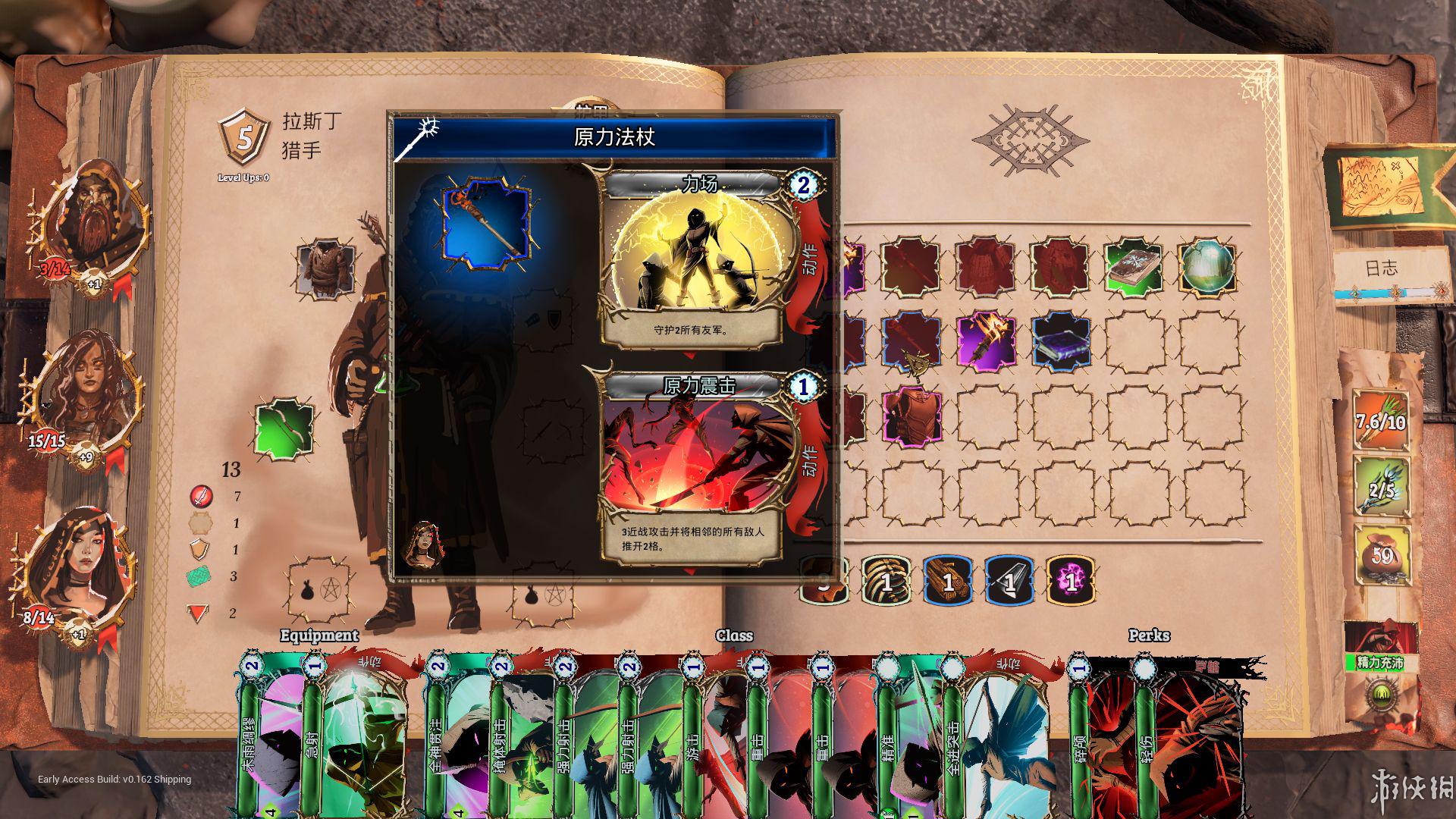Image resolution: width=1456 pixels, height=819 pixels.
Task: Click the equipped leather coat armor slot
Action: 326,268
